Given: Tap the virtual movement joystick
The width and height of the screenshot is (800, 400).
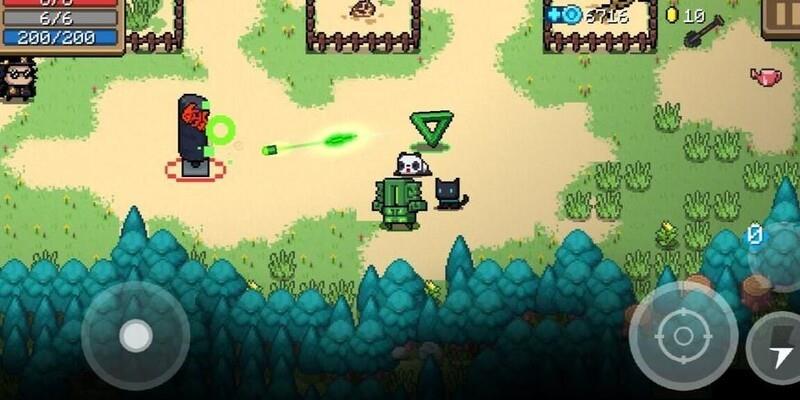Looking at the screenshot, I should (x=135, y=335).
